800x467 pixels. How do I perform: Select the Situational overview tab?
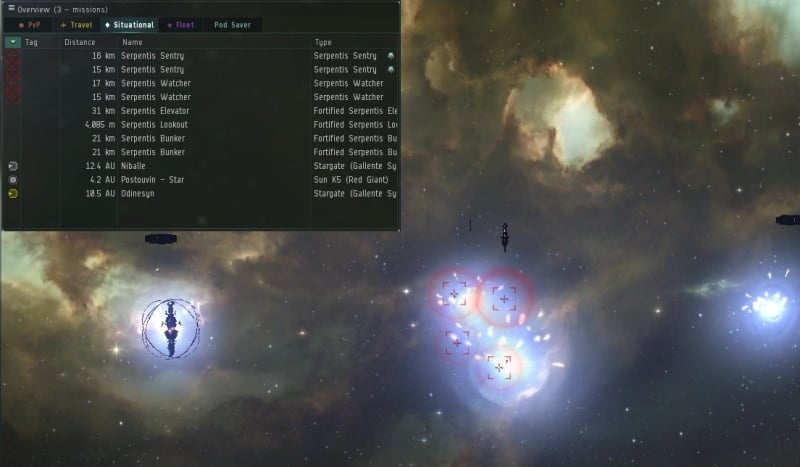pyautogui.click(x=130, y=25)
